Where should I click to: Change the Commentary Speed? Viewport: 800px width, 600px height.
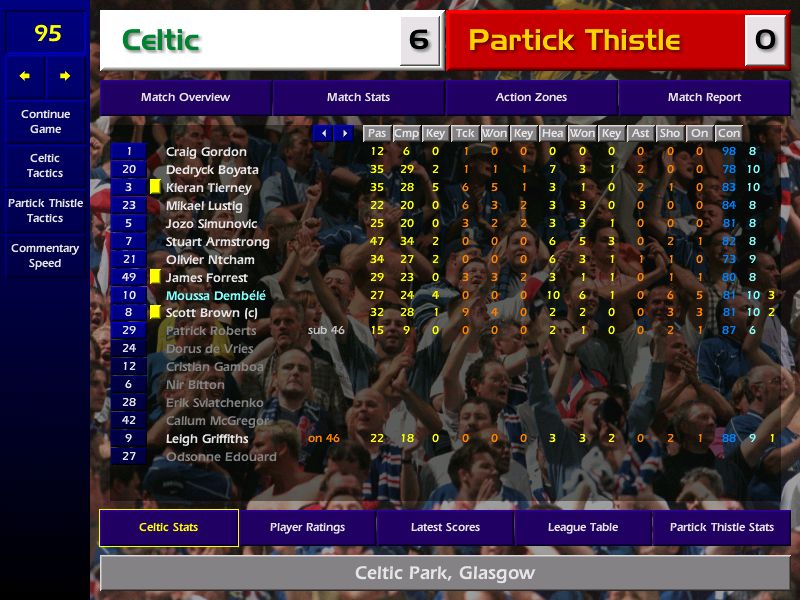coord(45,256)
